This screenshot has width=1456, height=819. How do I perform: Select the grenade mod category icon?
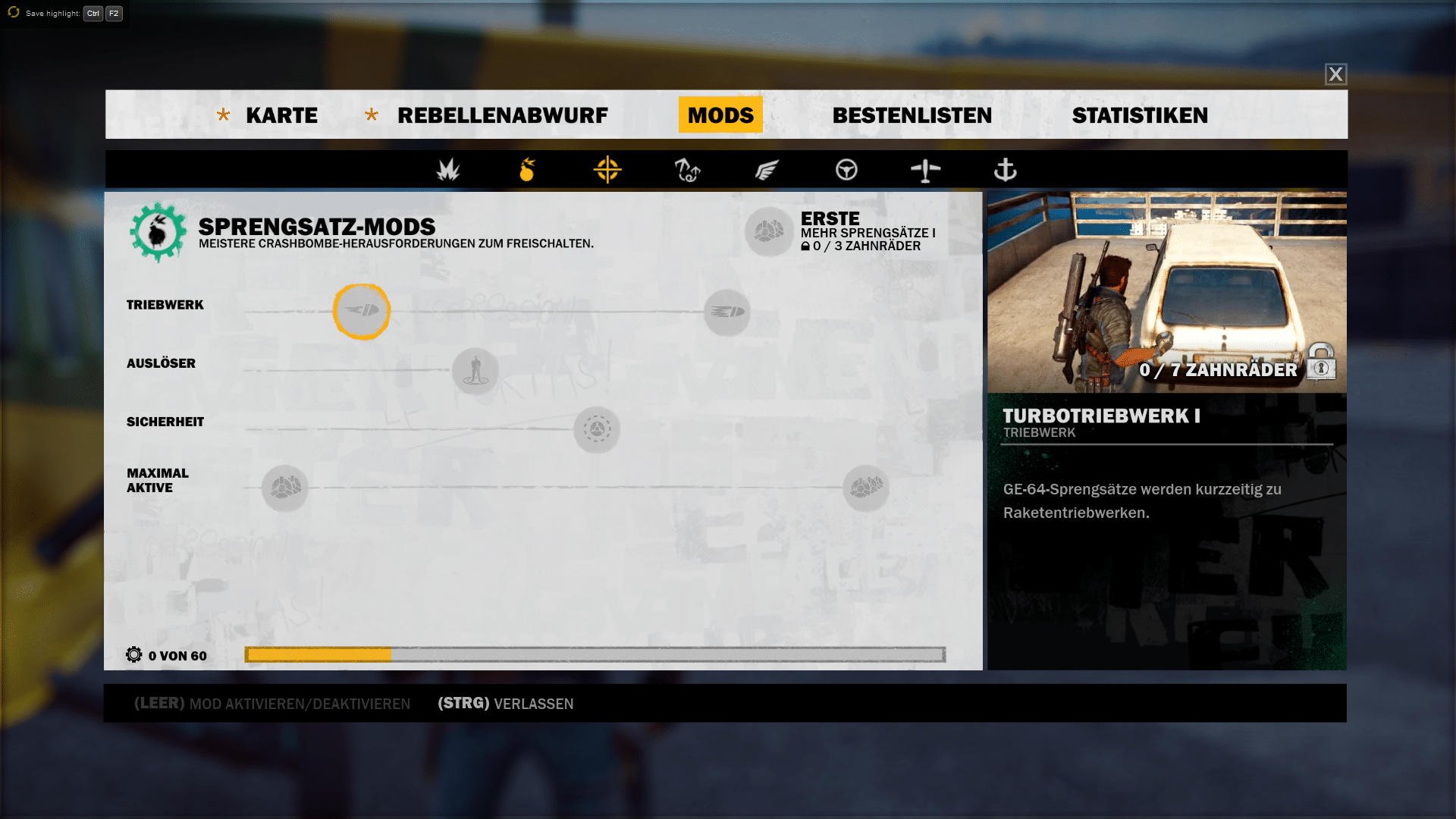click(x=527, y=170)
